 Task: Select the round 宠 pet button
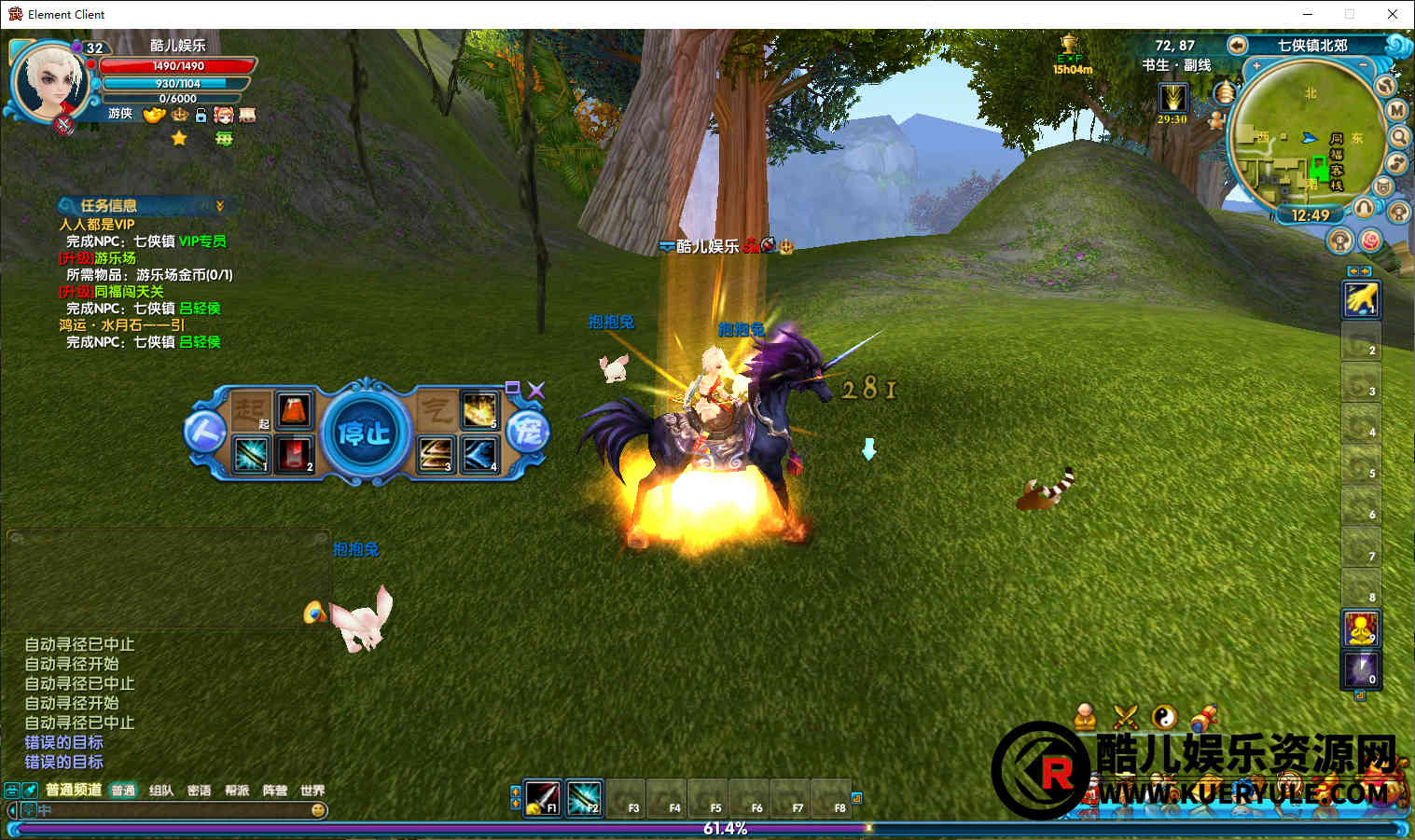(527, 433)
